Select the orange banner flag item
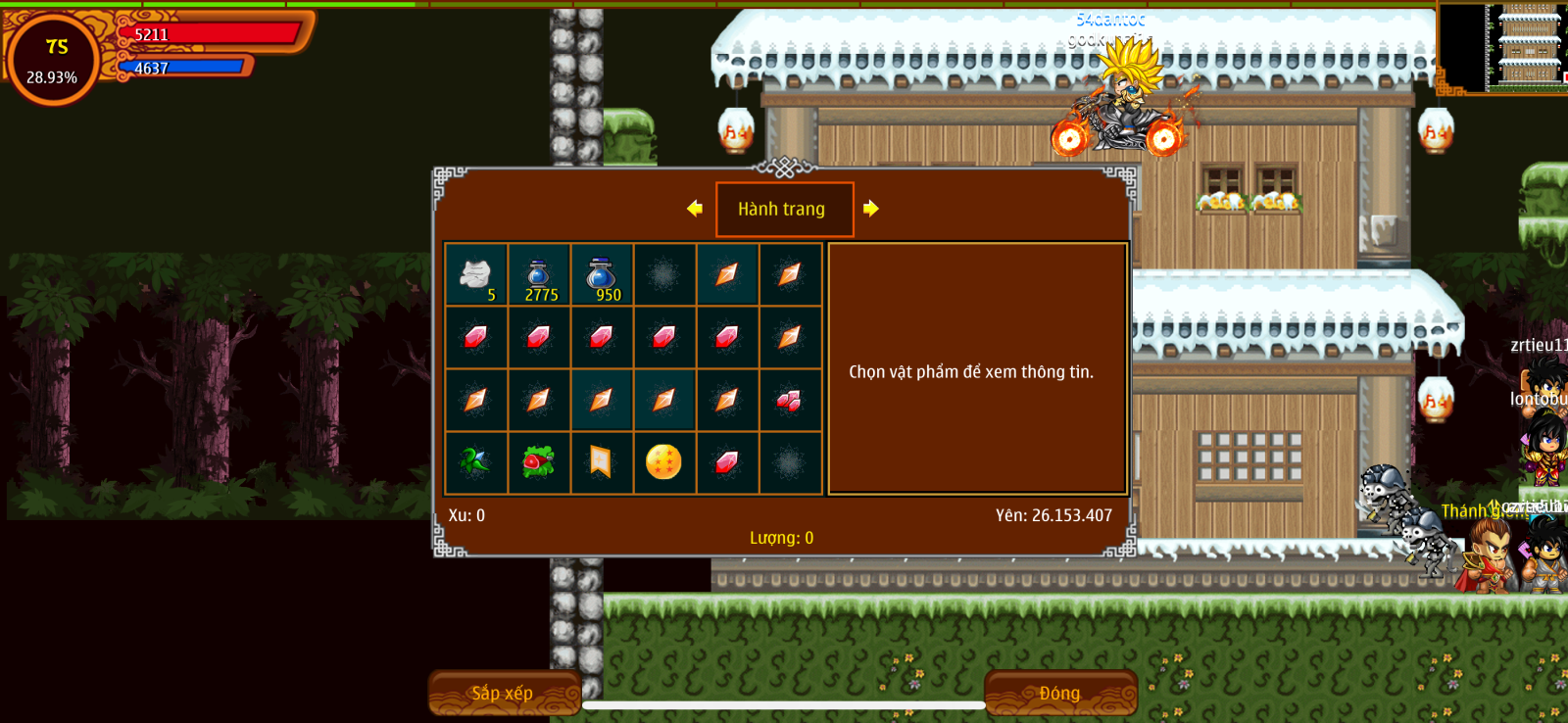The image size is (1568, 723). (x=601, y=461)
